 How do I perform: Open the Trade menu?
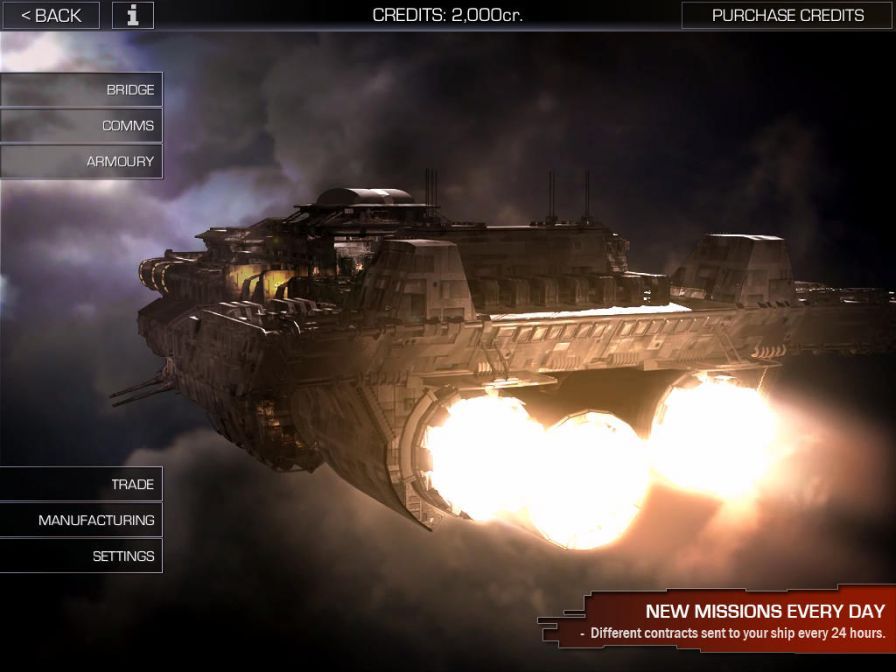pos(82,484)
